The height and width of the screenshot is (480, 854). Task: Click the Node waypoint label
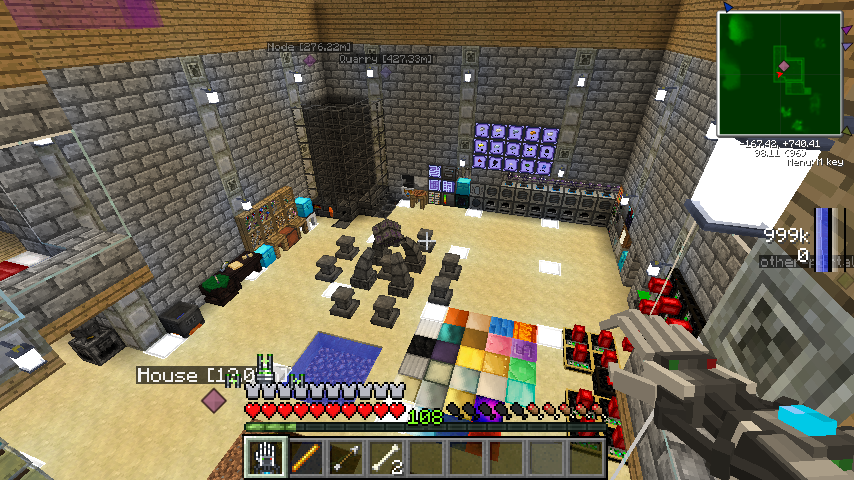(309, 47)
